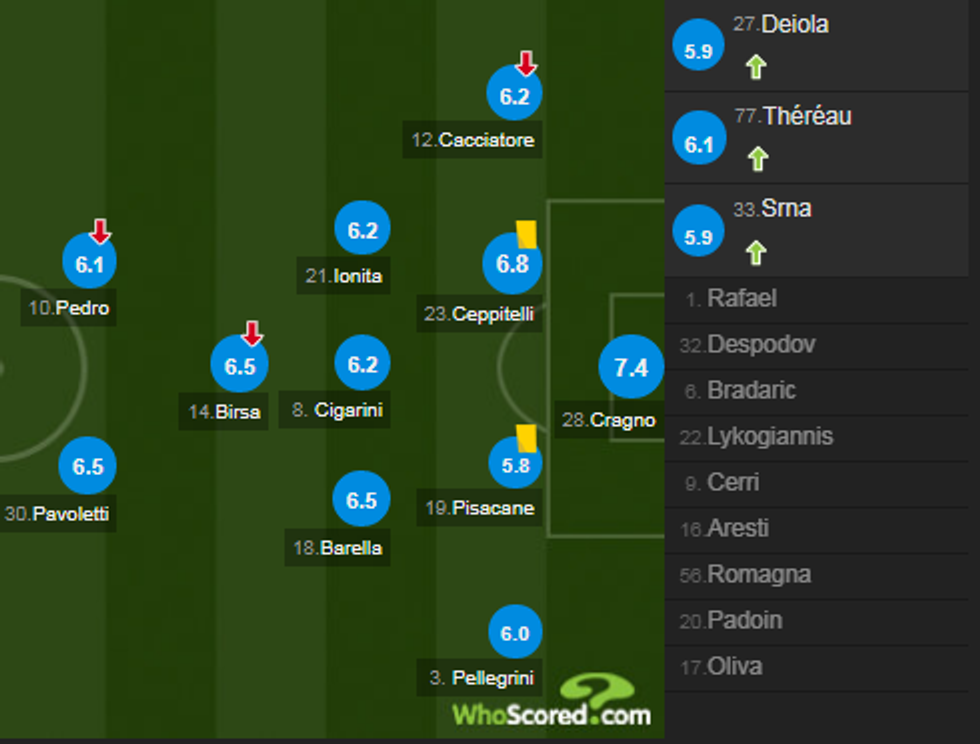Click Cacciatore's rating bubble
980x744 pixels.
[x=514, y=97]
